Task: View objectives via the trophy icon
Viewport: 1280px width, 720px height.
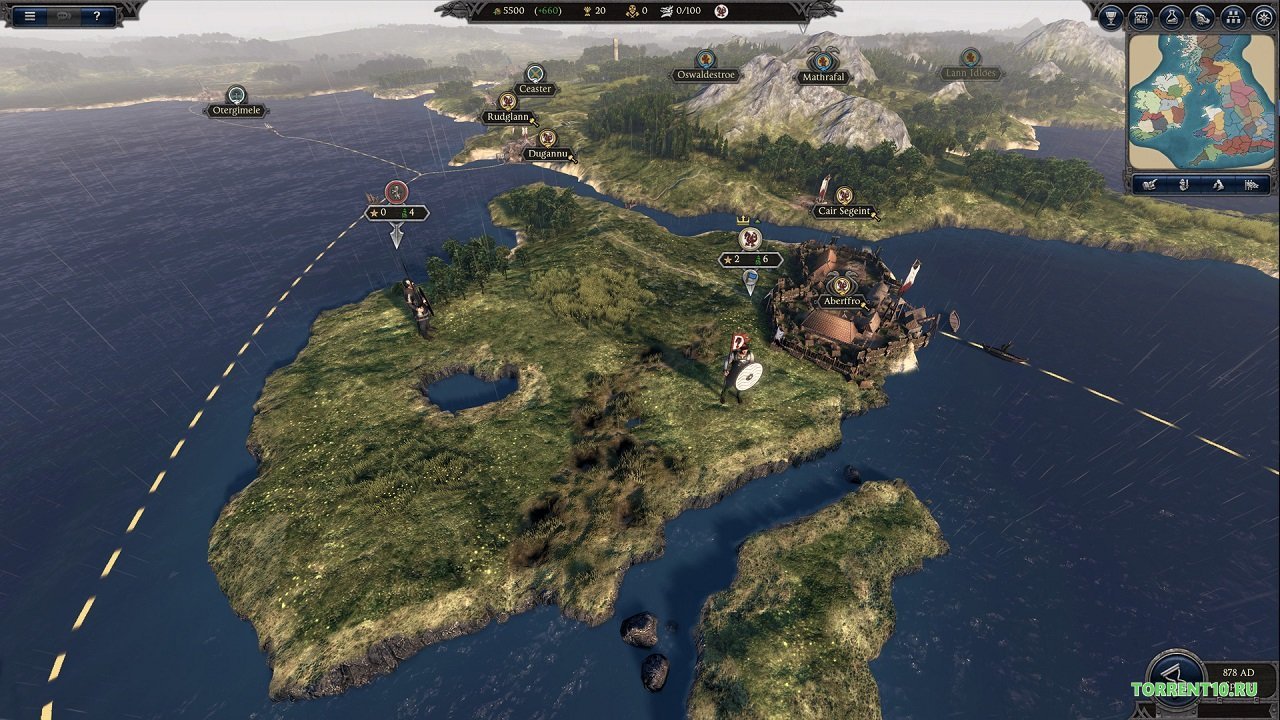Action: coord(1110,15)
